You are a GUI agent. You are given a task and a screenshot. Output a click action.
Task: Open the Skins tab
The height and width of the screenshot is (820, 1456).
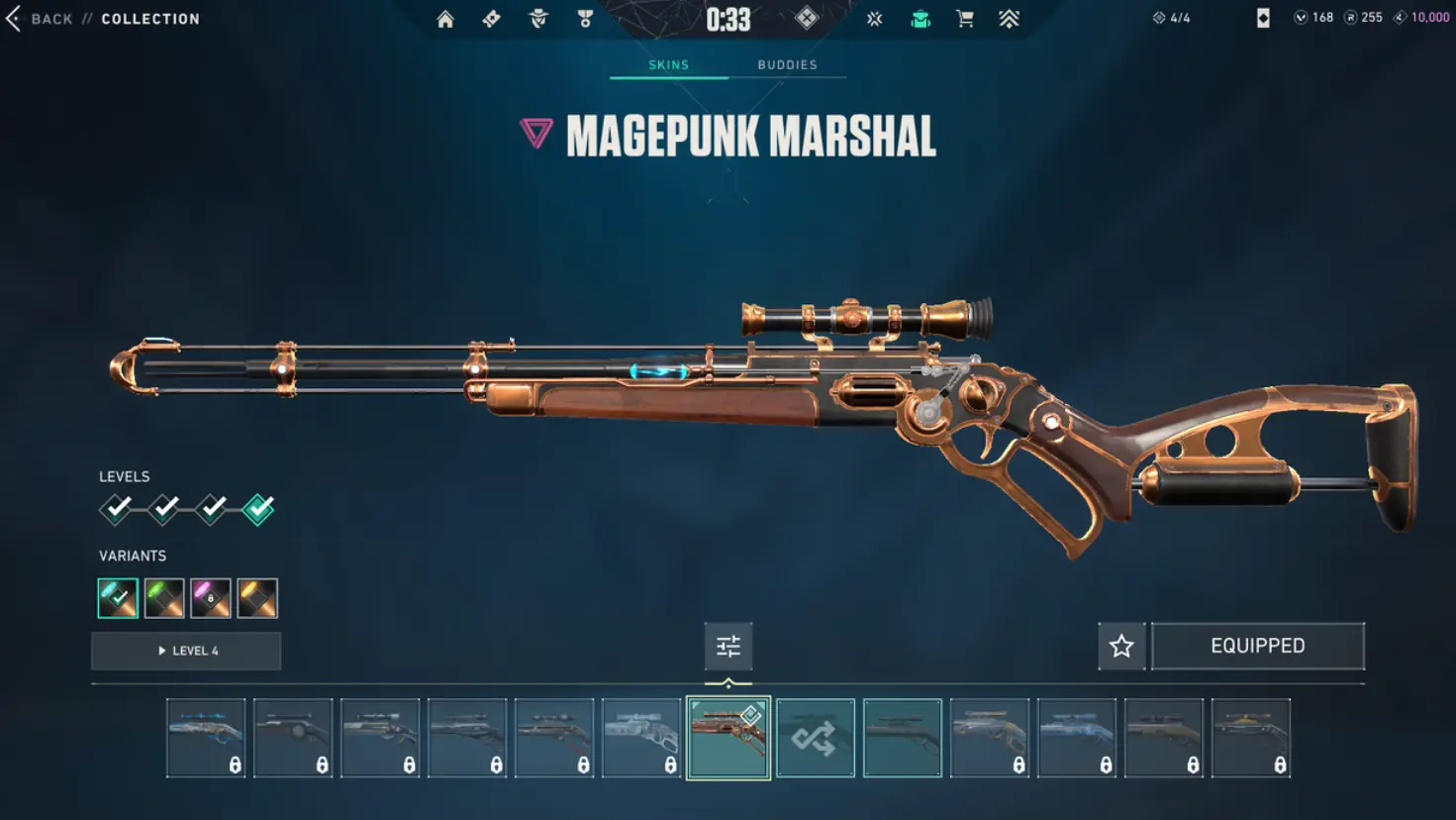668,65
